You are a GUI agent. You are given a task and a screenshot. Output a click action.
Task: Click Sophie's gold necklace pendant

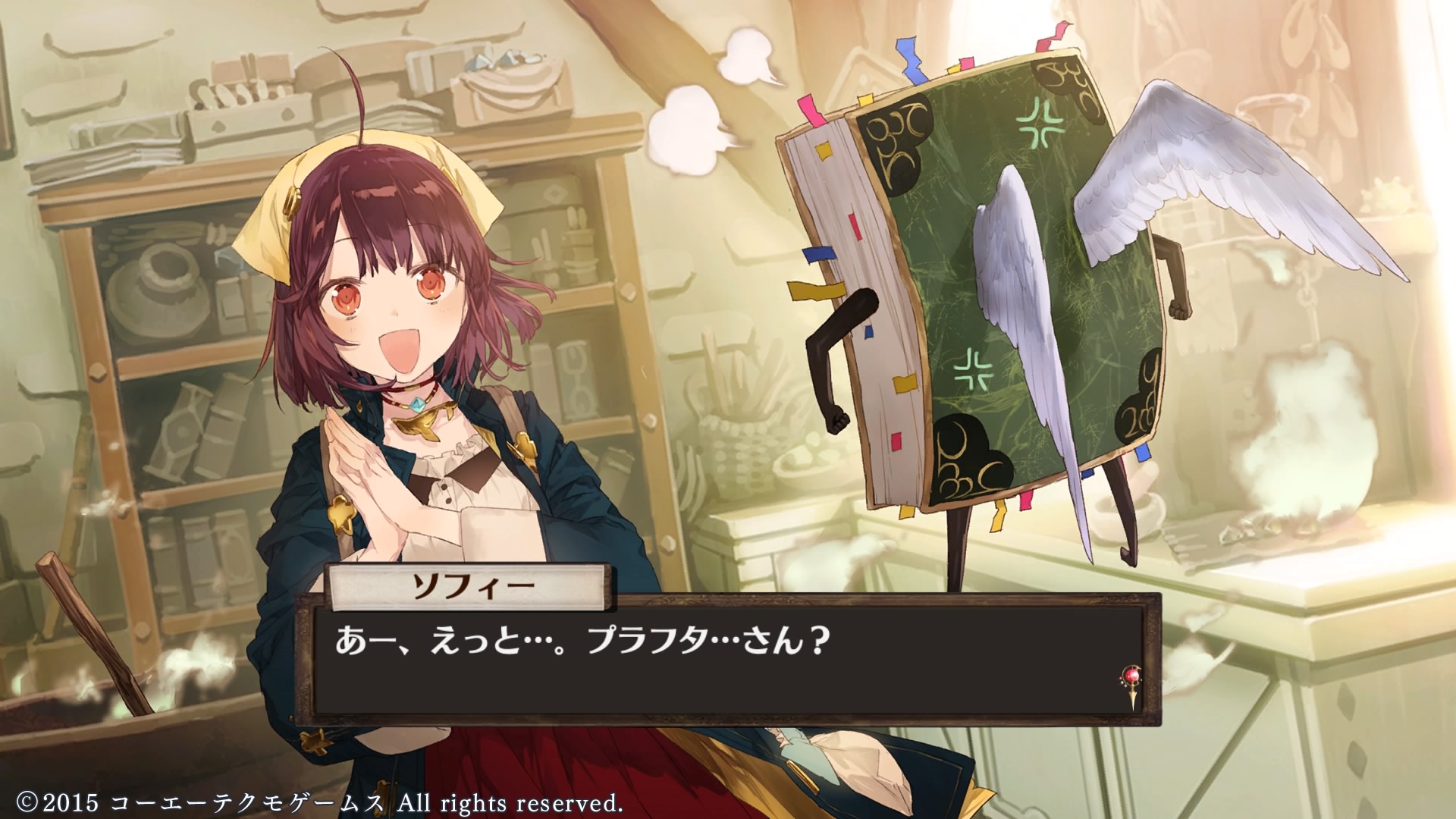pos(422,425)
